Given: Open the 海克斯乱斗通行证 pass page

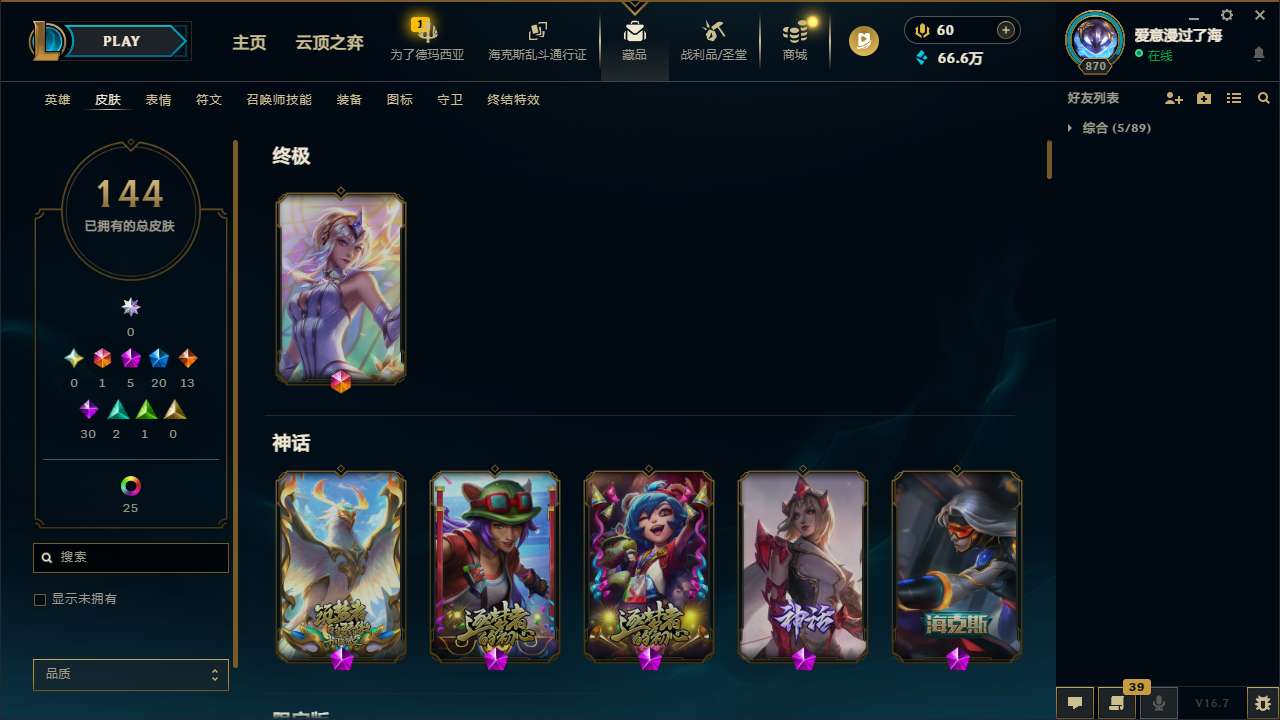Looking at the screenshot, I should pos(537,40).
